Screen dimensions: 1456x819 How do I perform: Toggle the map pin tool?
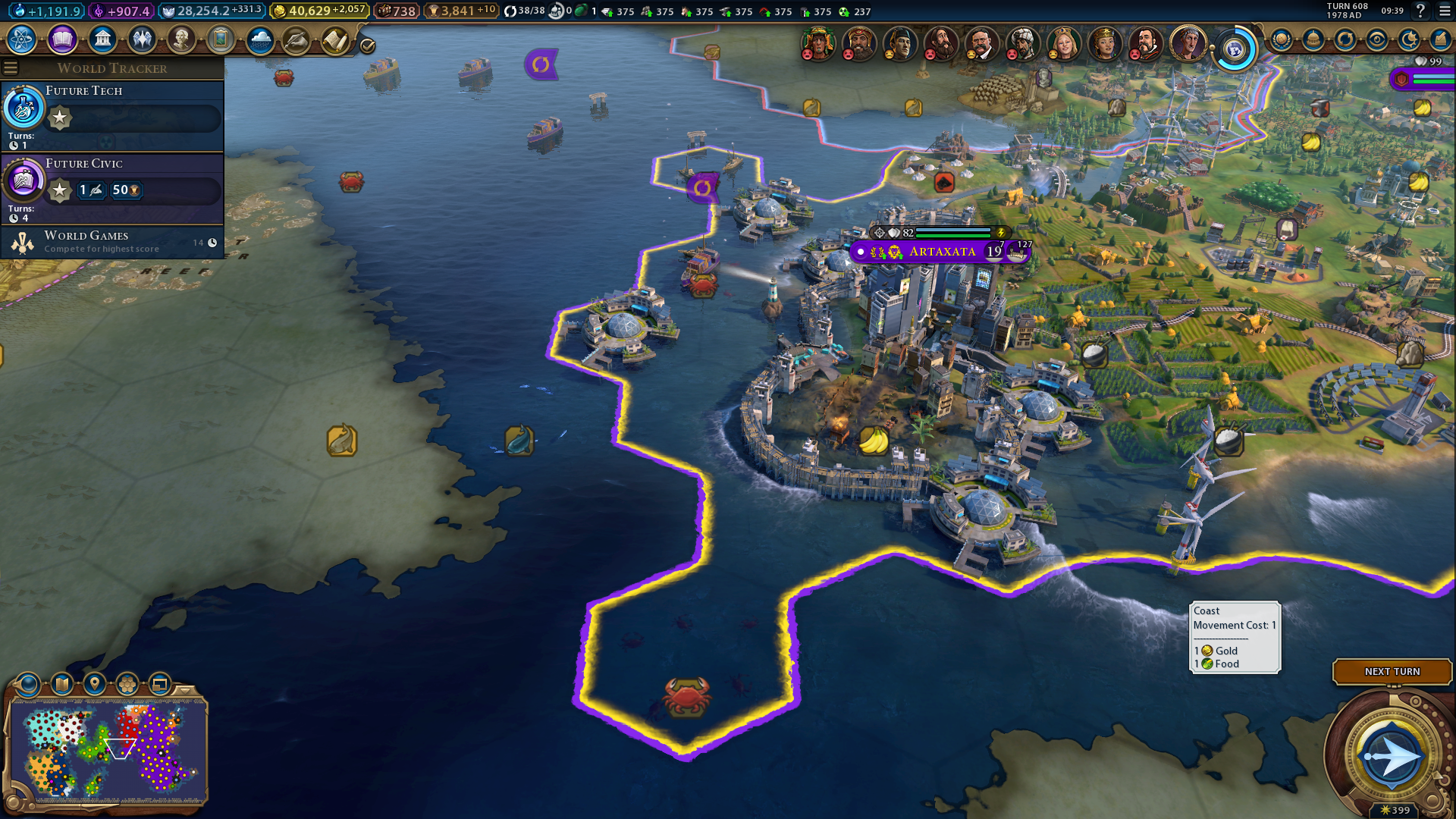pos(95,684)
